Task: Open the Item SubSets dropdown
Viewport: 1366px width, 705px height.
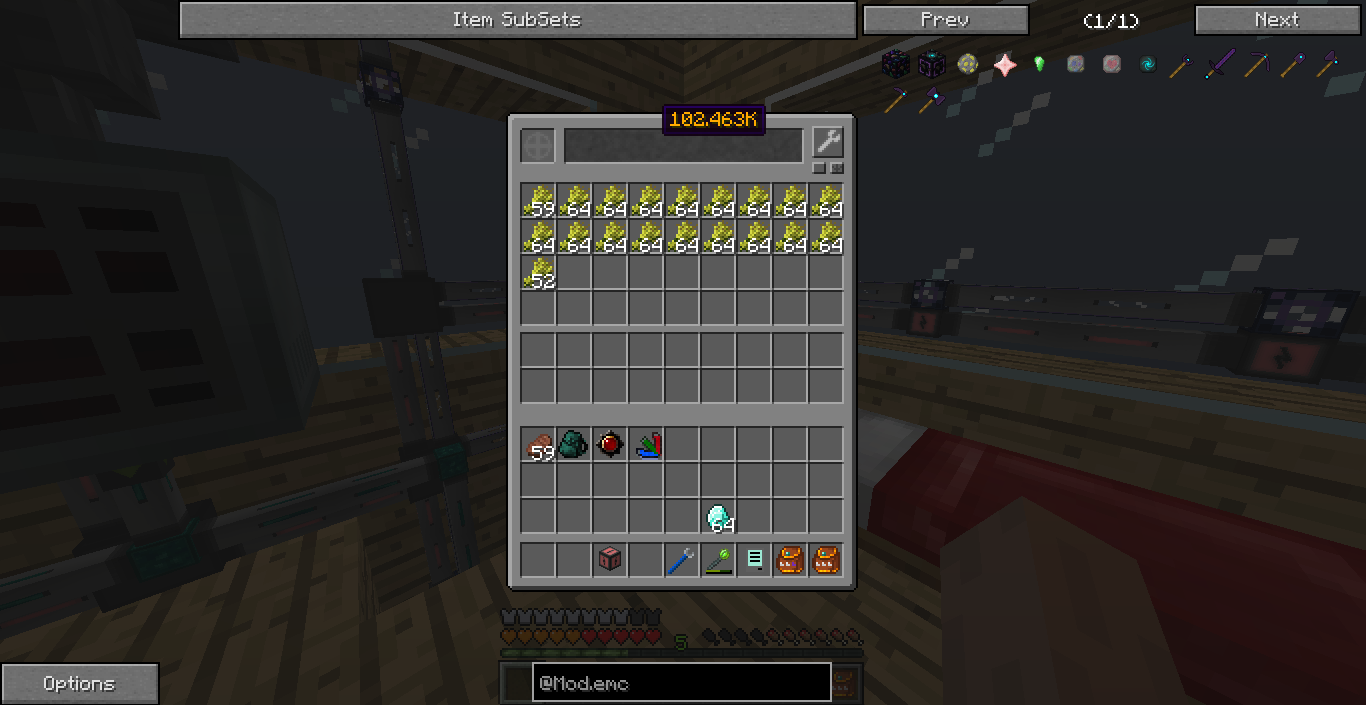Action: (x=516, y=20)
